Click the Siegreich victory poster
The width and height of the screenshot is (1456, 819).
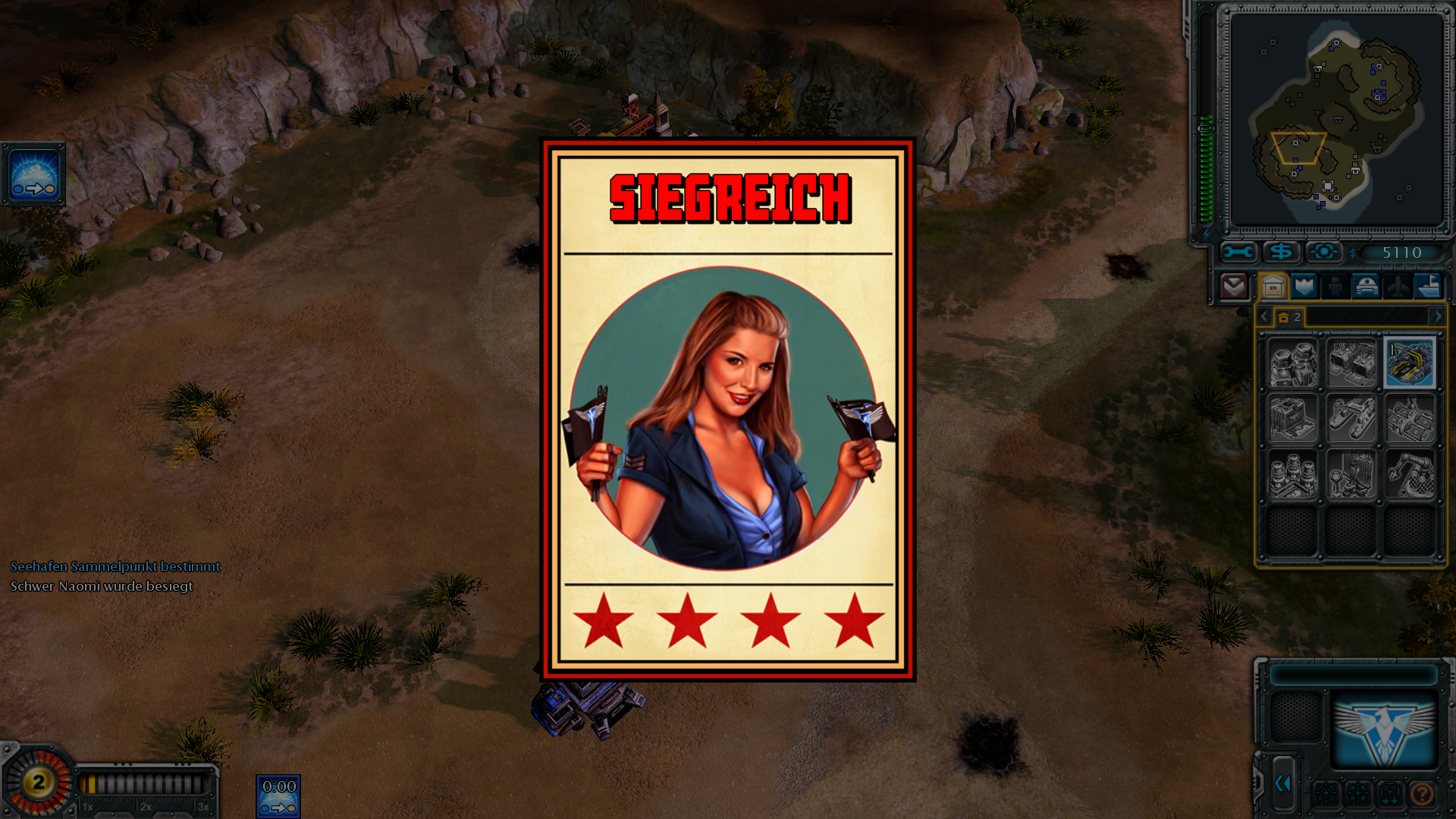(x=727, y=409)
